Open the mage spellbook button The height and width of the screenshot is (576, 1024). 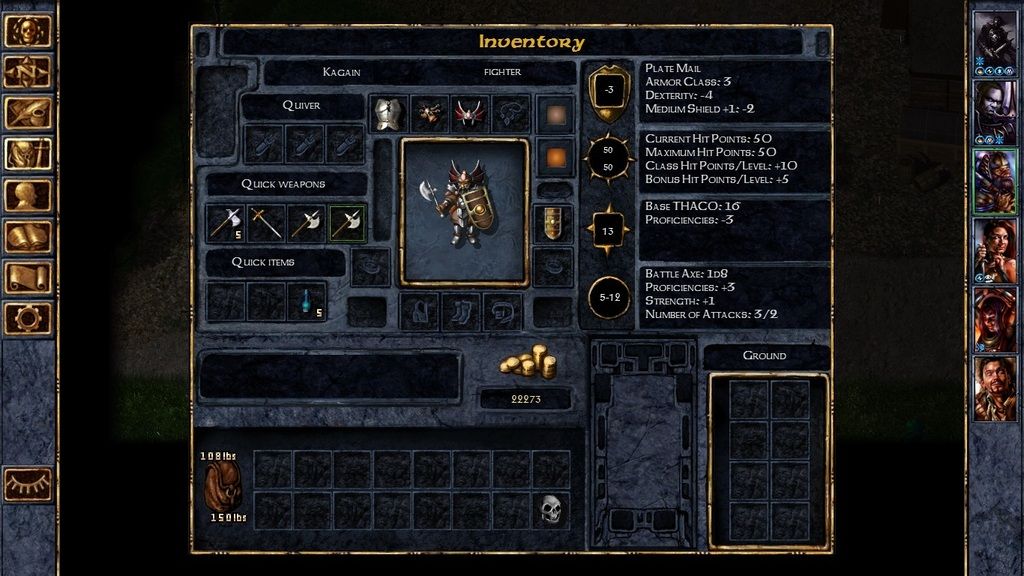coord(27,236)
